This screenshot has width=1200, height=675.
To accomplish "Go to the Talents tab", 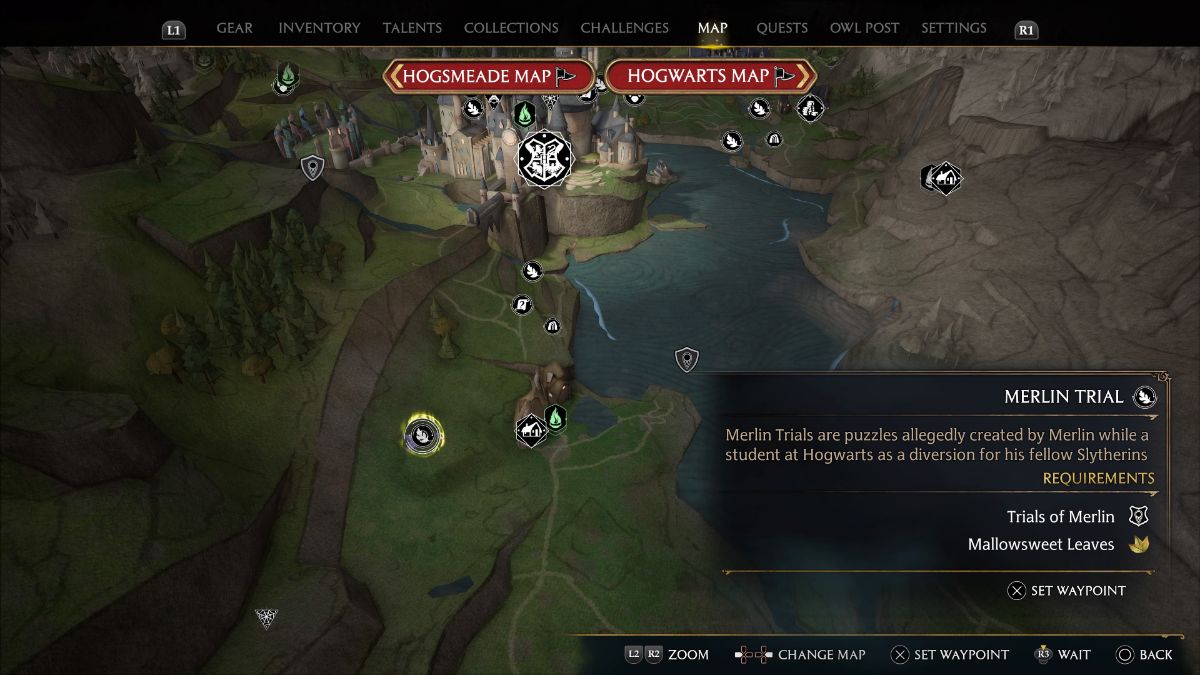I will click(413, 28).
